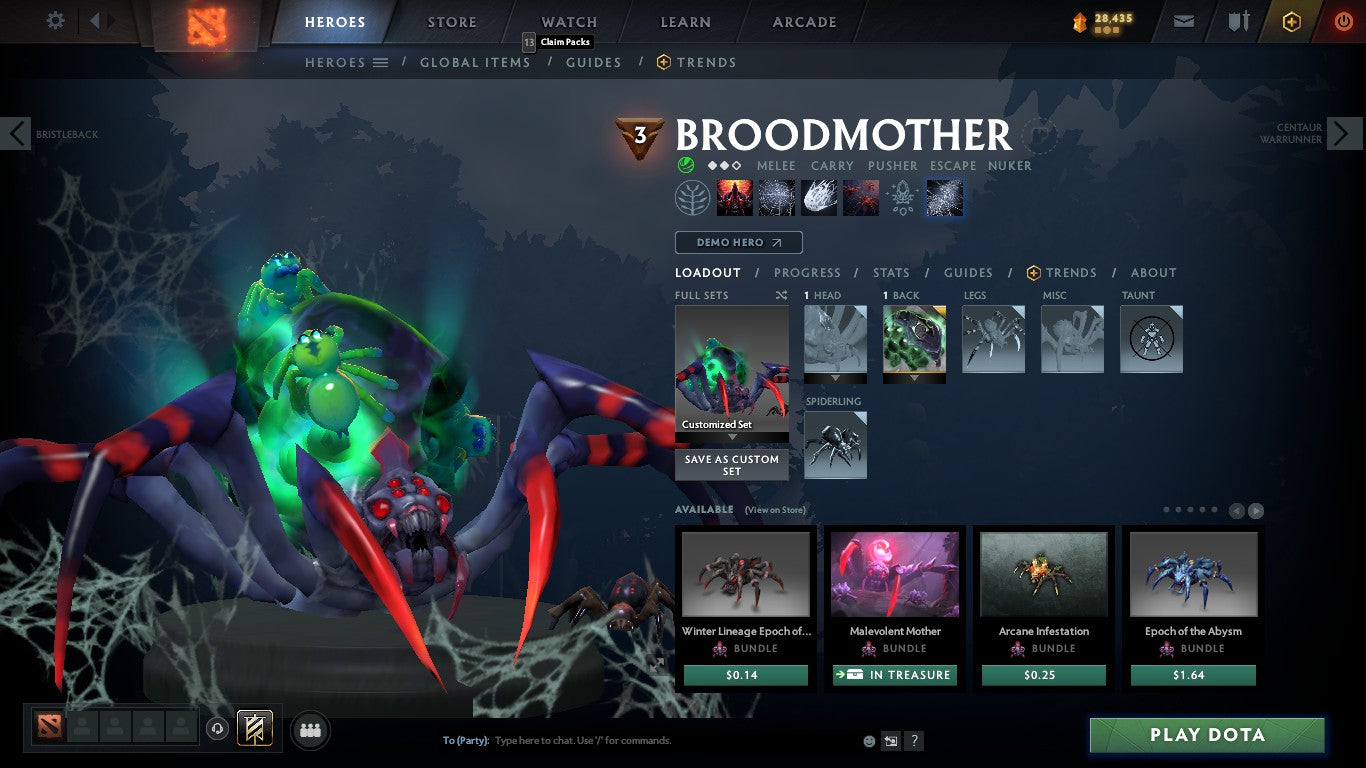Click SAVE AS CUSTOM SET
The height and width of the screenshot is (768, 1366).
731,465
